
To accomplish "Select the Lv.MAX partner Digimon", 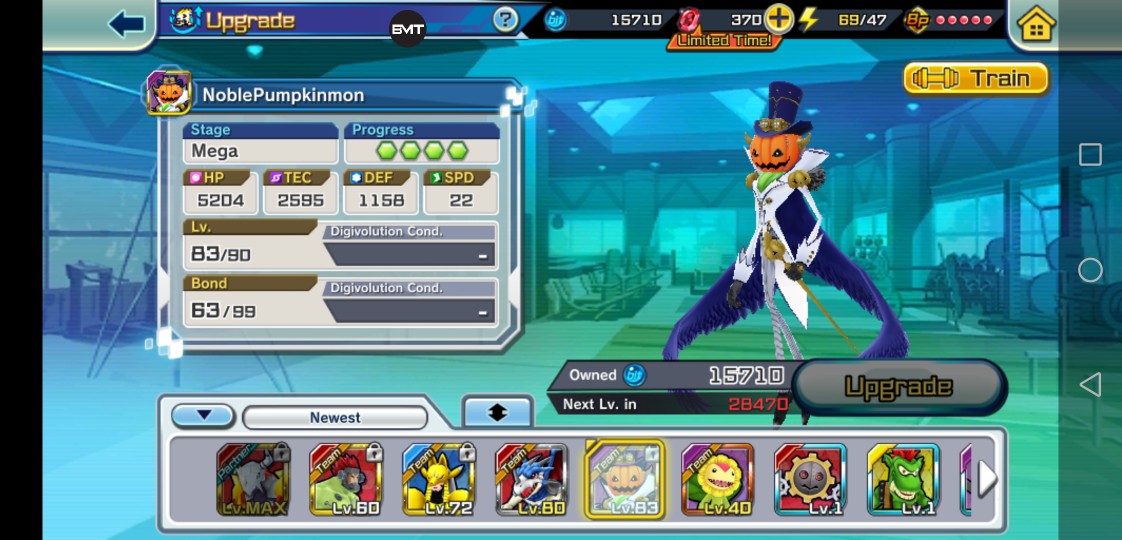I will pyautogui.click(x=252, y=480).
